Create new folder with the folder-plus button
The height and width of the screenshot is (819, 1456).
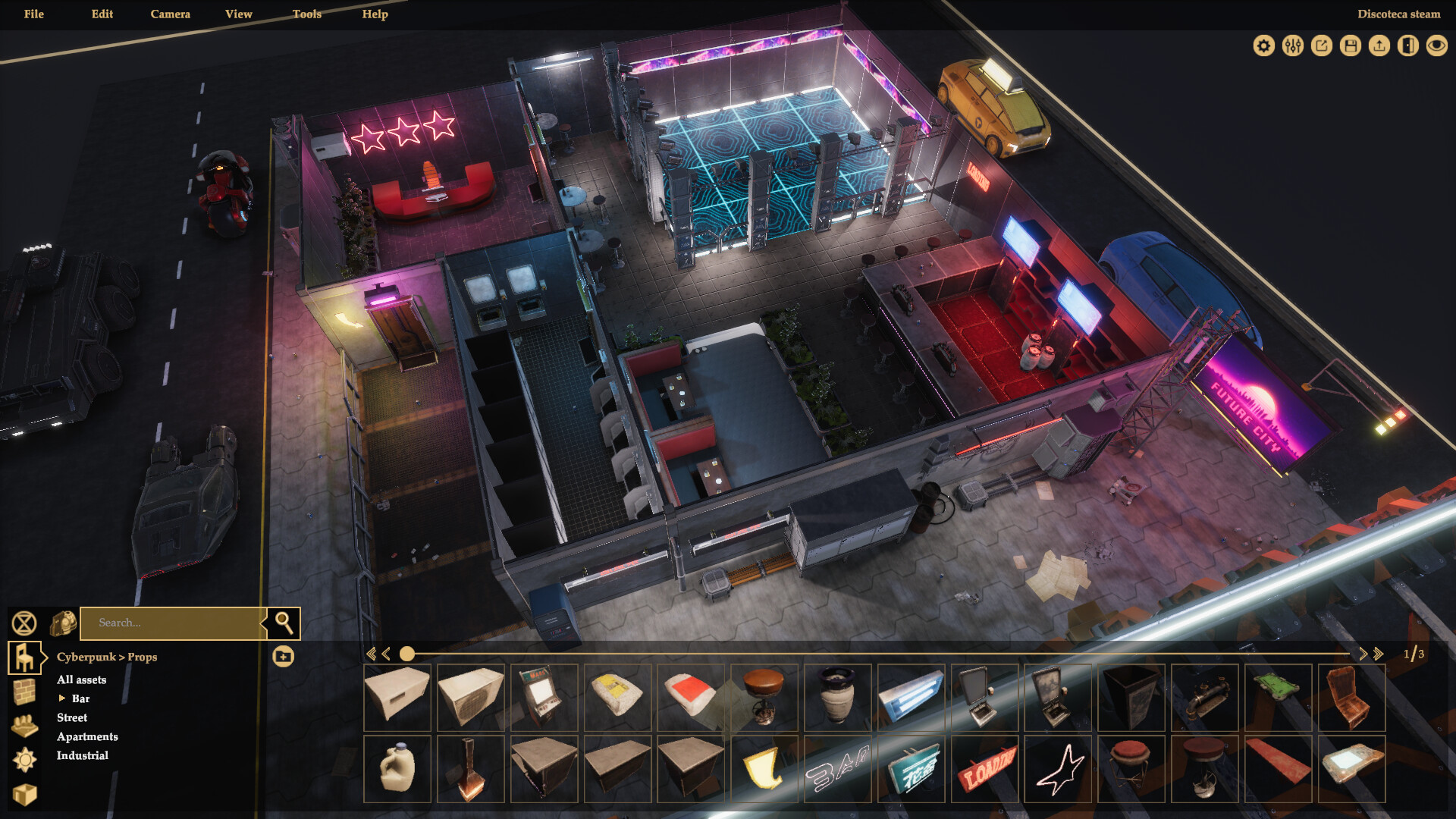point(284,657)
